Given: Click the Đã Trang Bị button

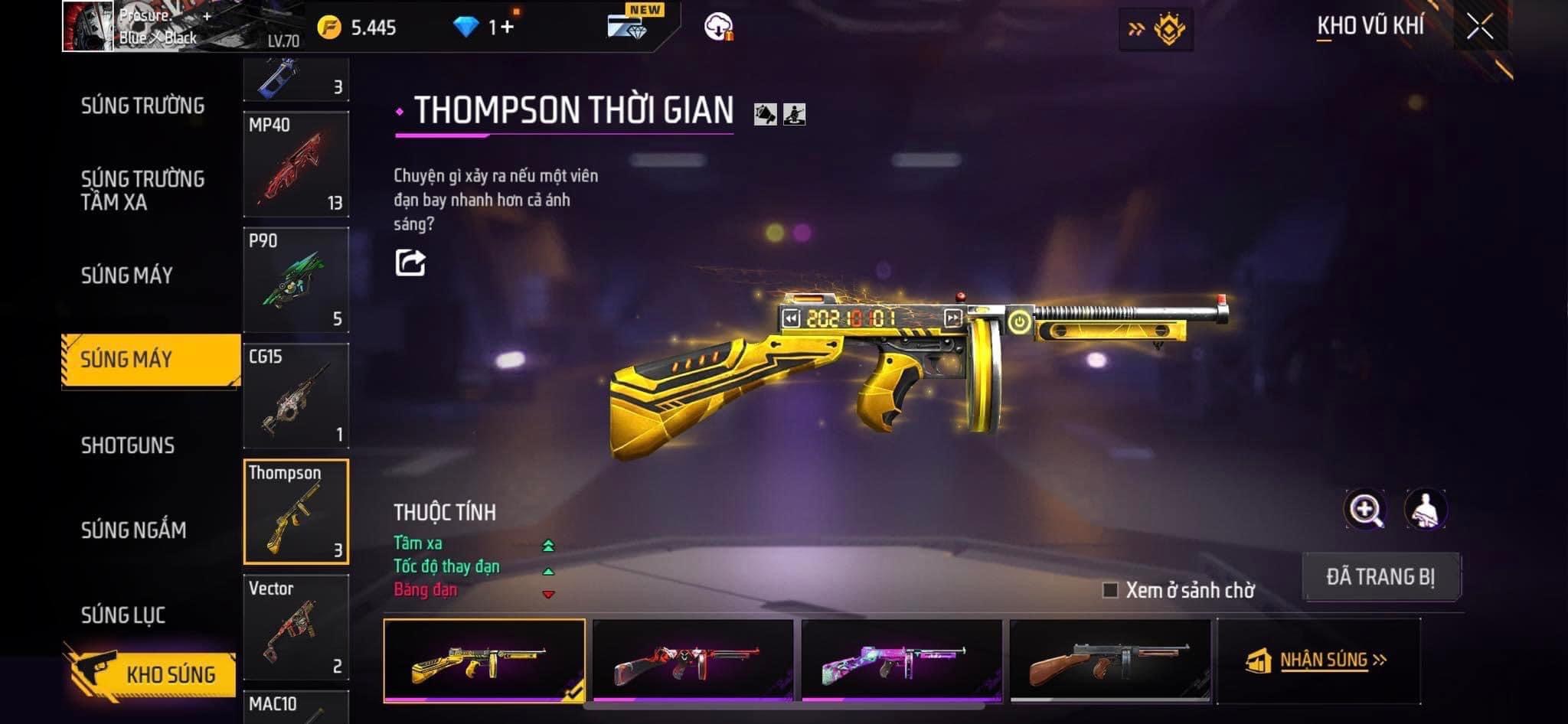Looking at the screenshot, I should 1380,576.
